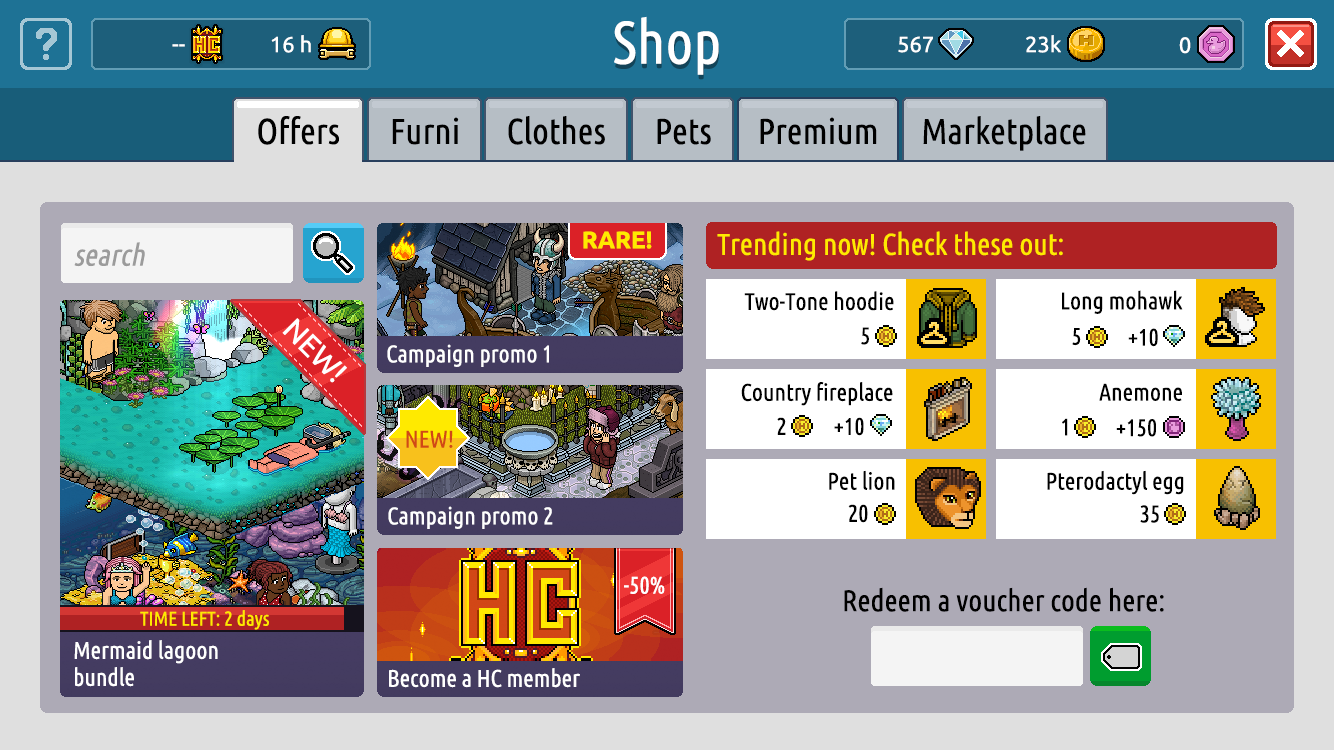Click the voucher code input field
The width and height of the screenshot is (1334, 750).
pyautogui.click(x=976, y=656)
